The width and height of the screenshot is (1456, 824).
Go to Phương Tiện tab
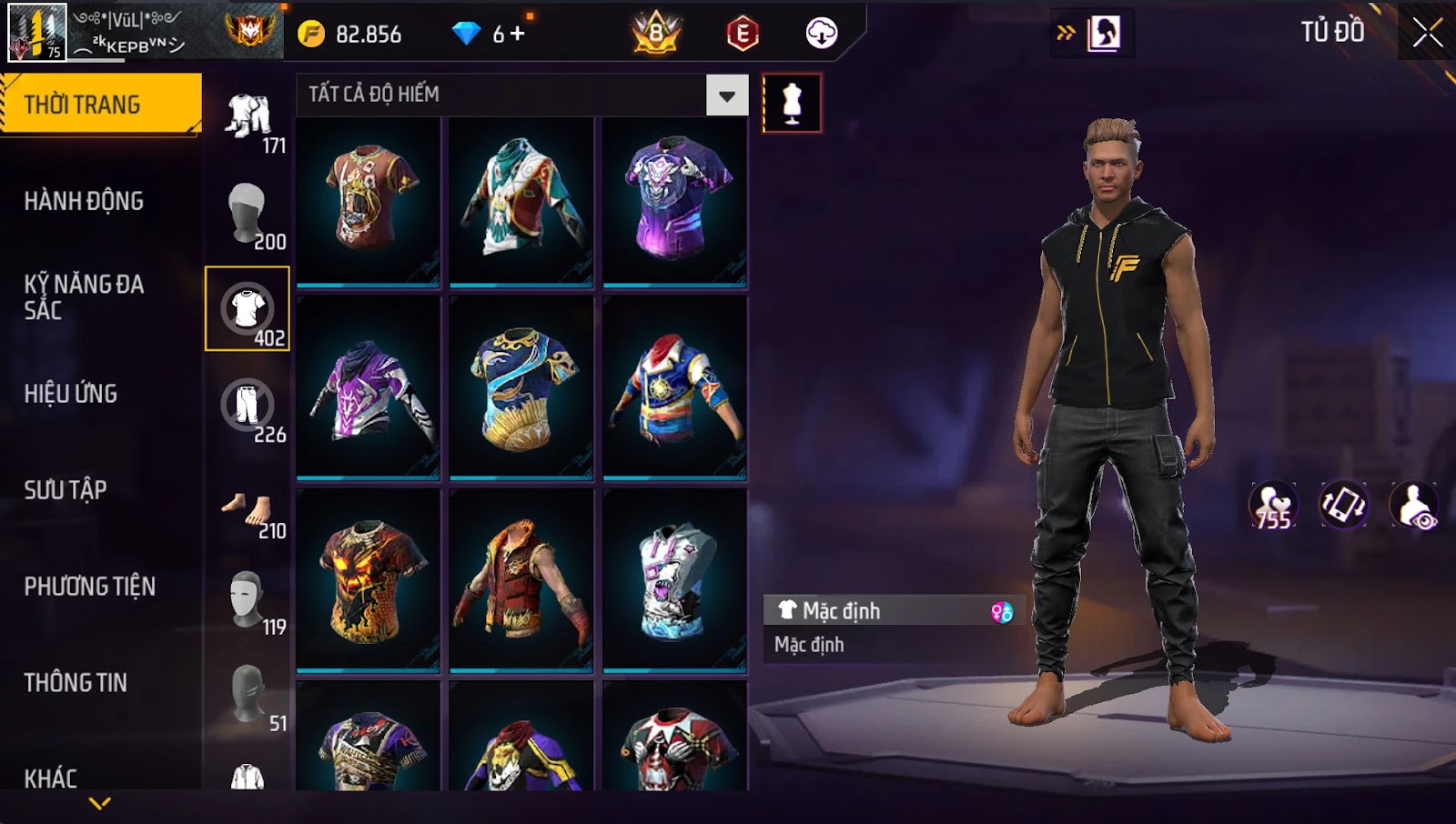pos(89,587)
